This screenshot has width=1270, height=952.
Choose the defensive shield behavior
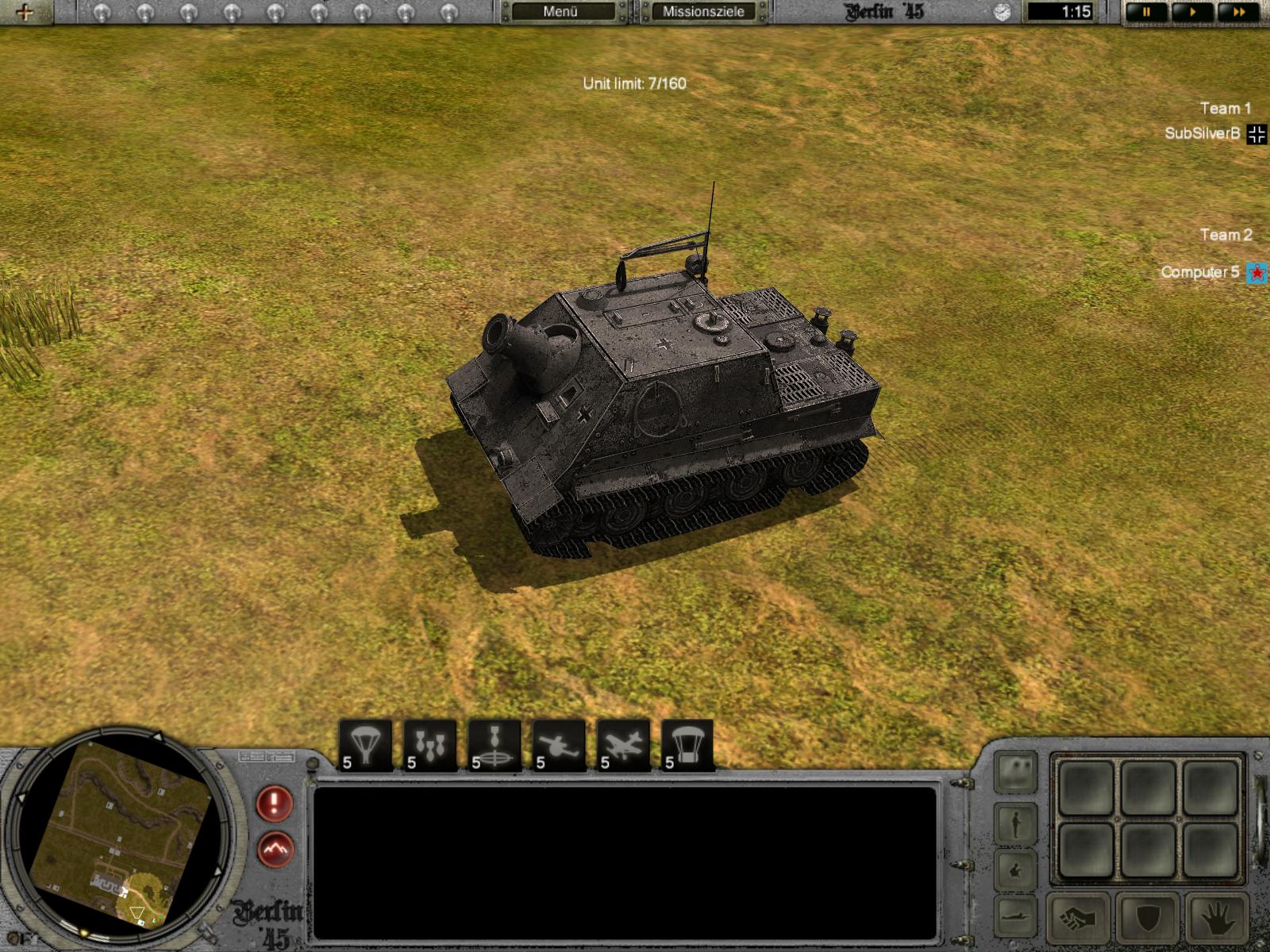tap(1149, 918)
